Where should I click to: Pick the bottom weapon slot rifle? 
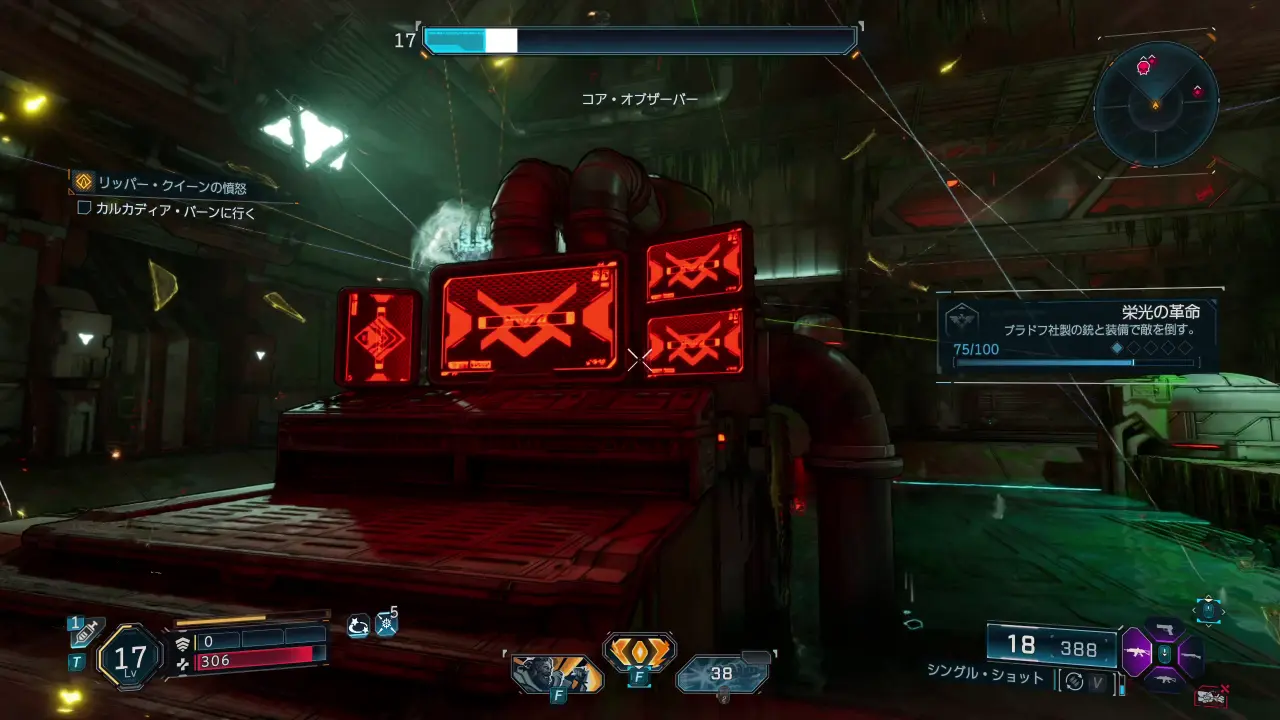(x=1163, y=679)
